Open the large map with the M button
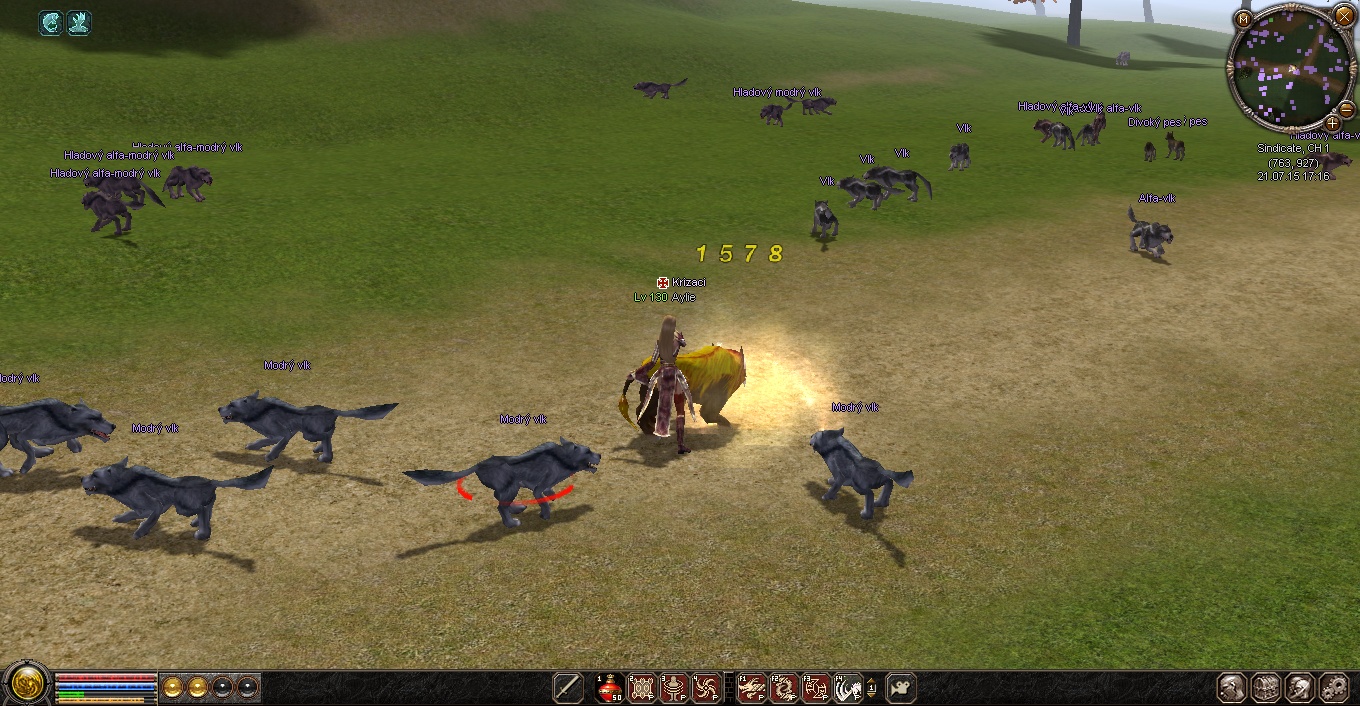Screen dimensions: 1360x706 tap(1244, 19)
